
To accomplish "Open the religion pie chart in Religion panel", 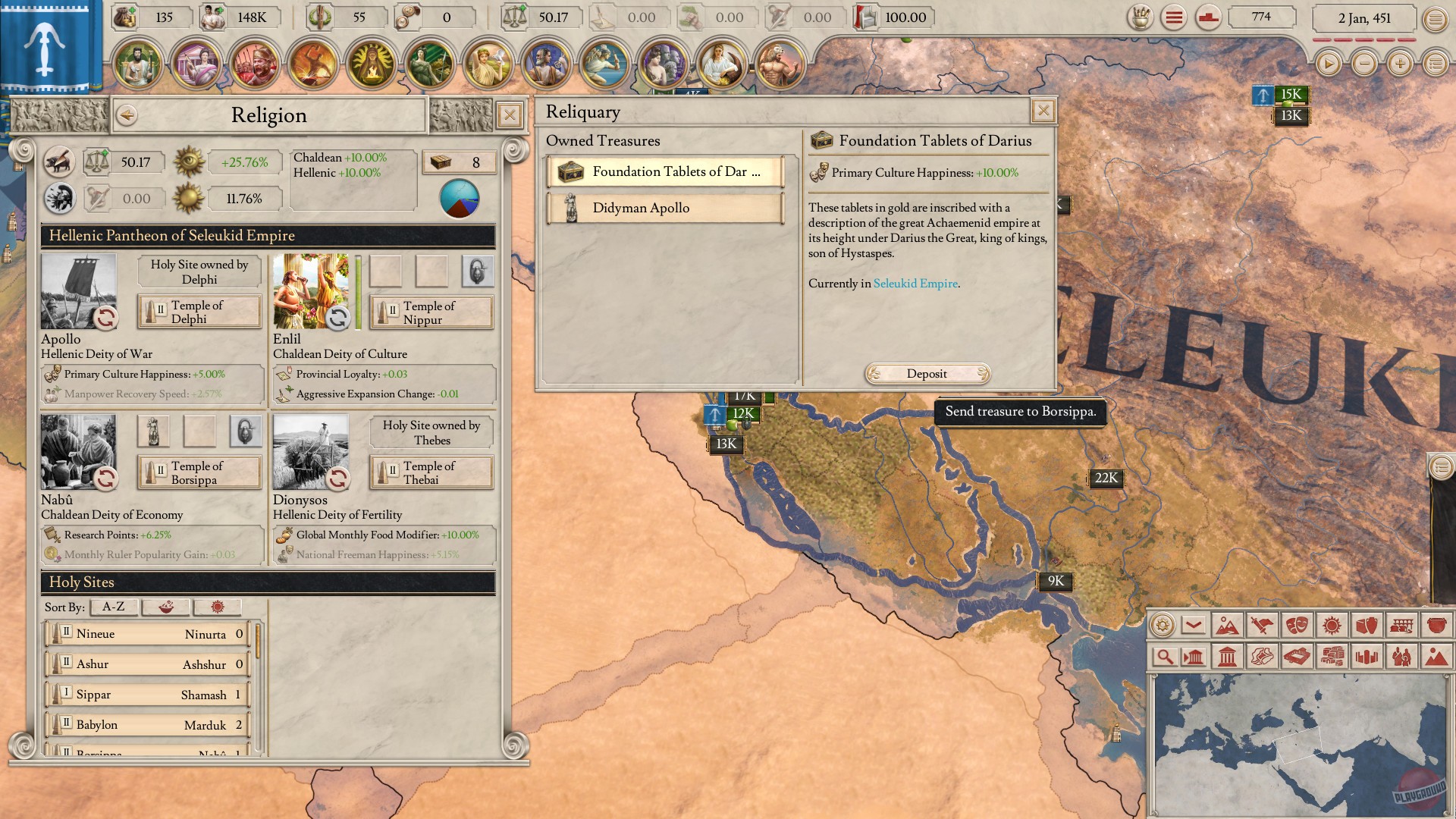I will 460,199.
